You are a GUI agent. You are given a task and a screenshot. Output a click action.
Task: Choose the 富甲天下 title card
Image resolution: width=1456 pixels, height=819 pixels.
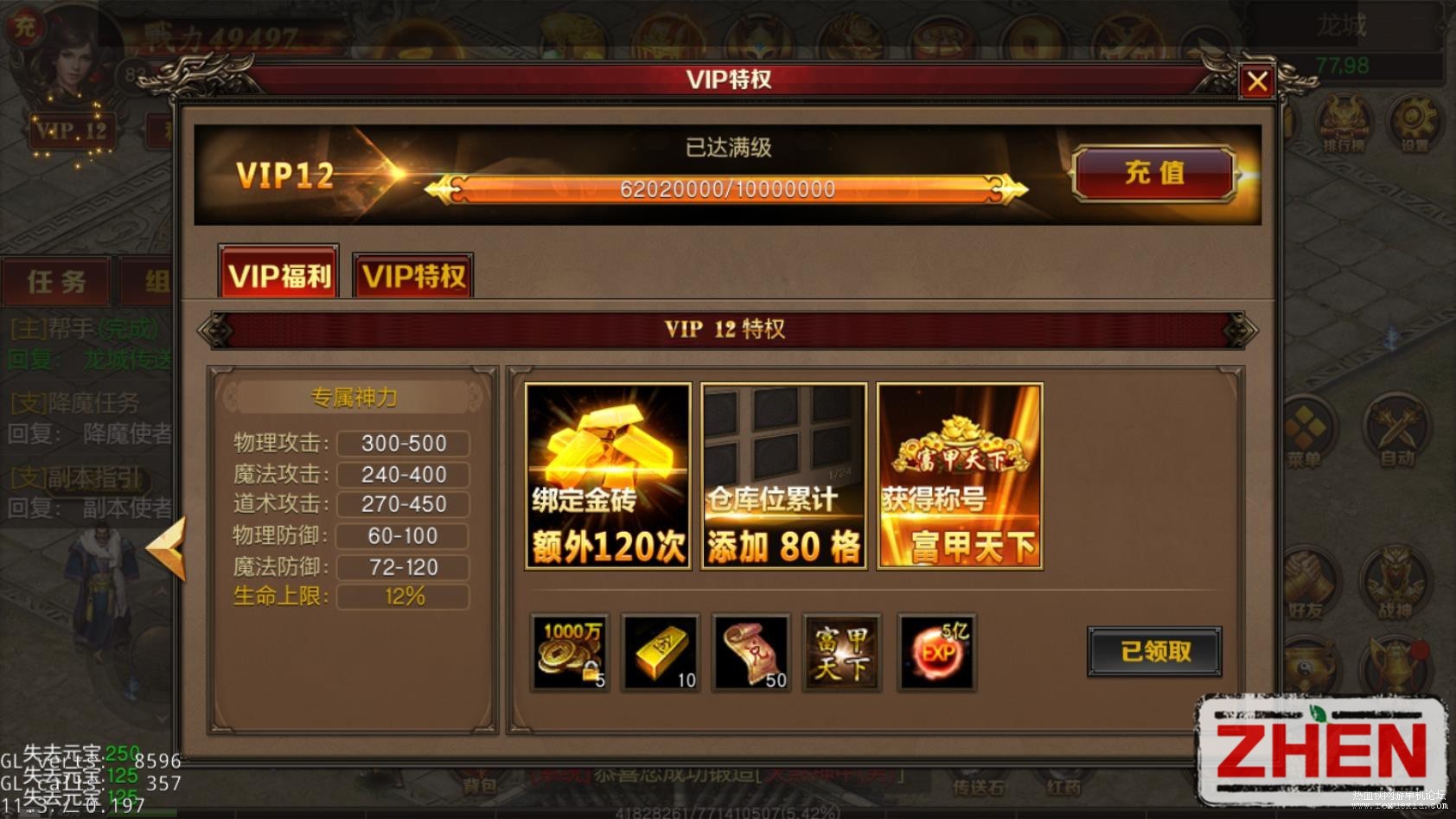[959, 477]
